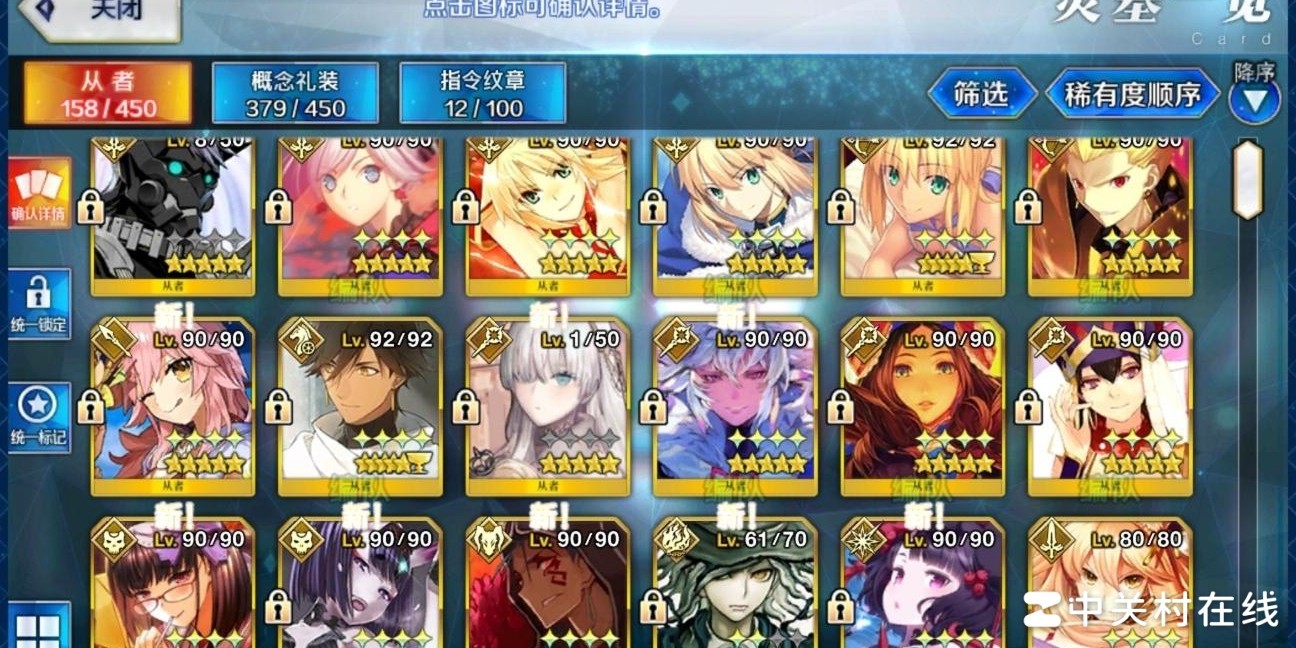Toggle the 降序 descending order arrow
The height and width of the screenshot is (648, 1296).
(x=1254, y=98)
